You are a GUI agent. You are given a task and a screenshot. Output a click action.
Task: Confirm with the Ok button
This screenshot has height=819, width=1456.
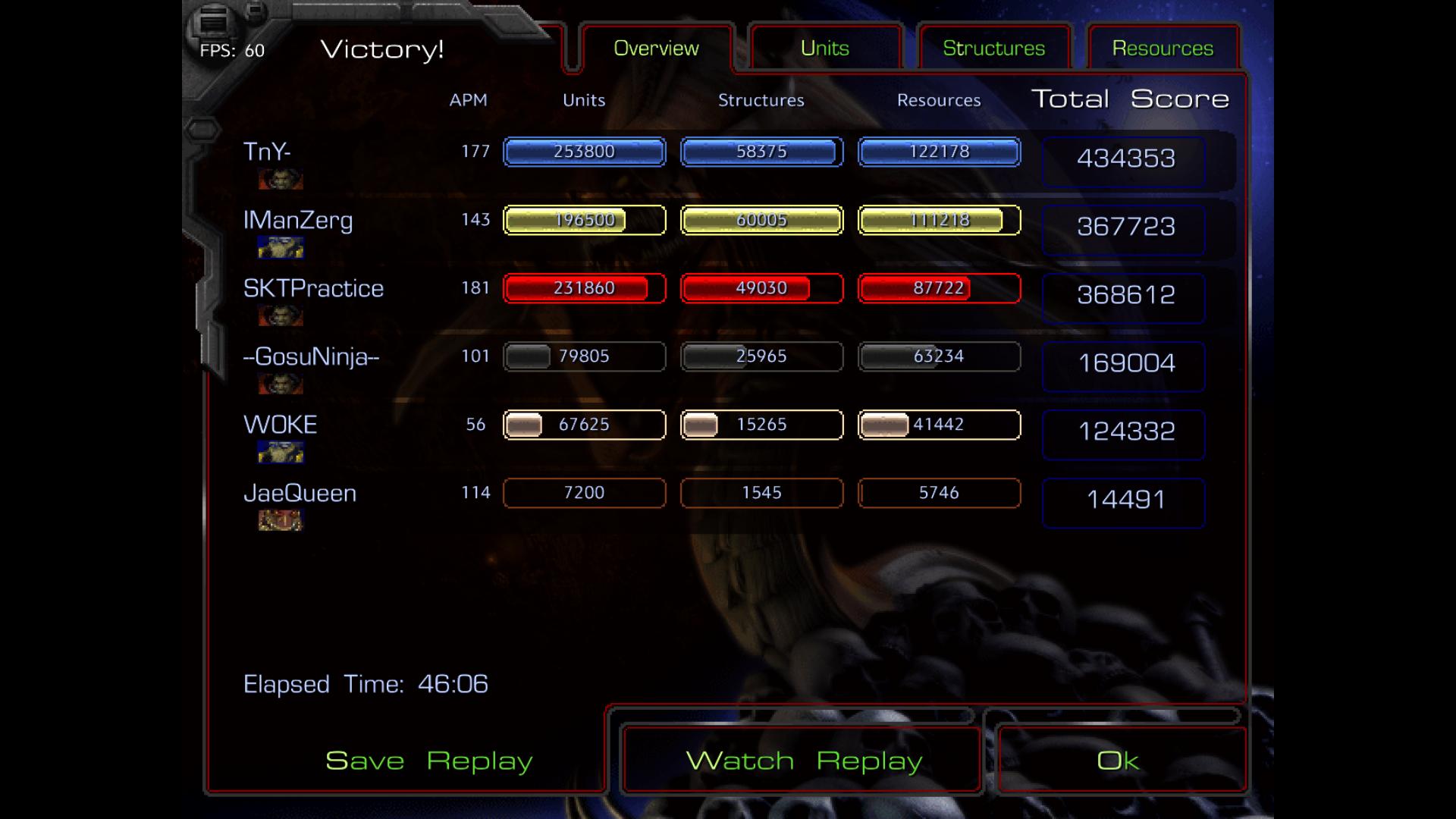(x=1118, y=761)
